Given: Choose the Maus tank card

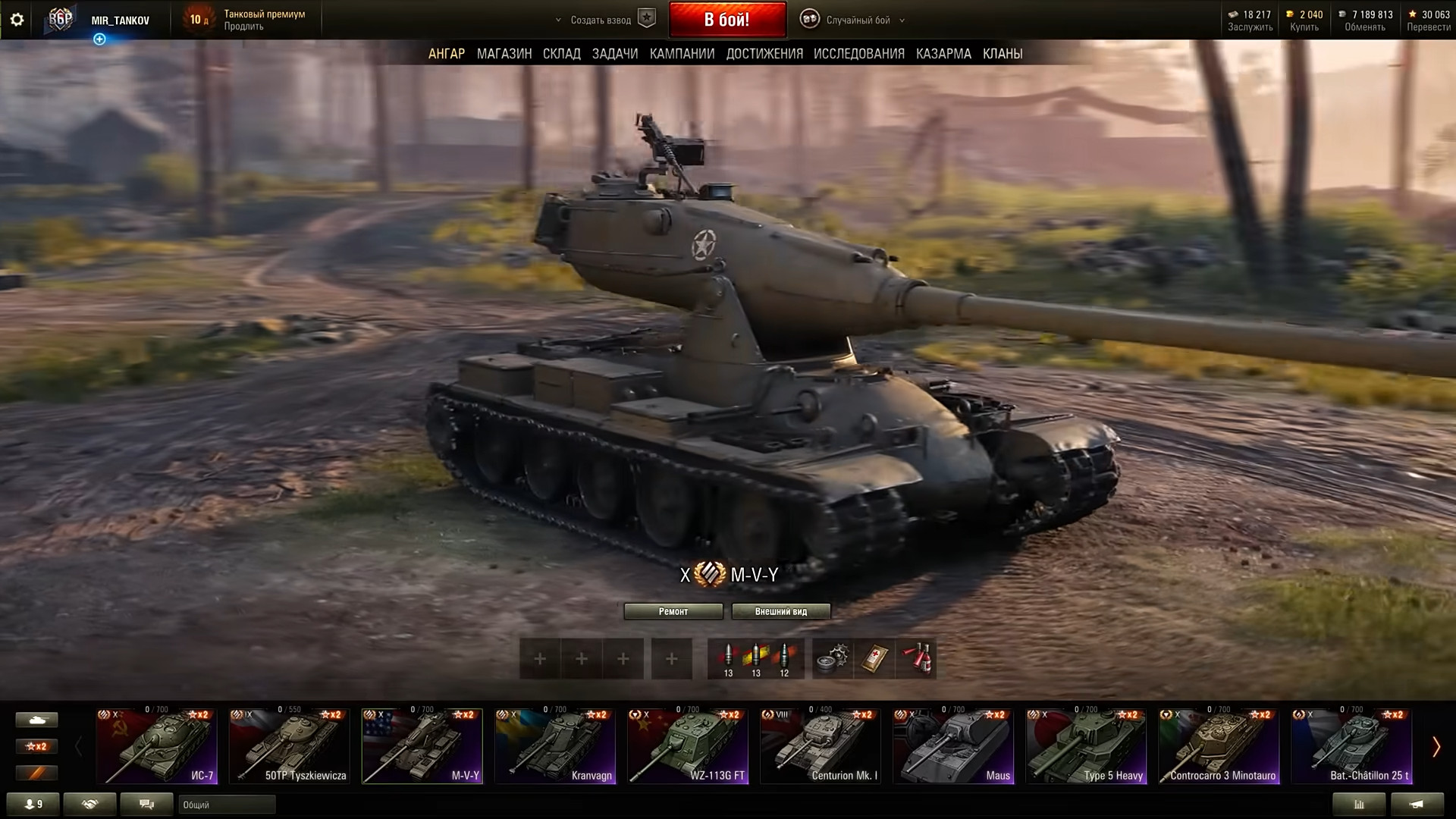Looking at the screenshot, I should click(x=953, y=746).
